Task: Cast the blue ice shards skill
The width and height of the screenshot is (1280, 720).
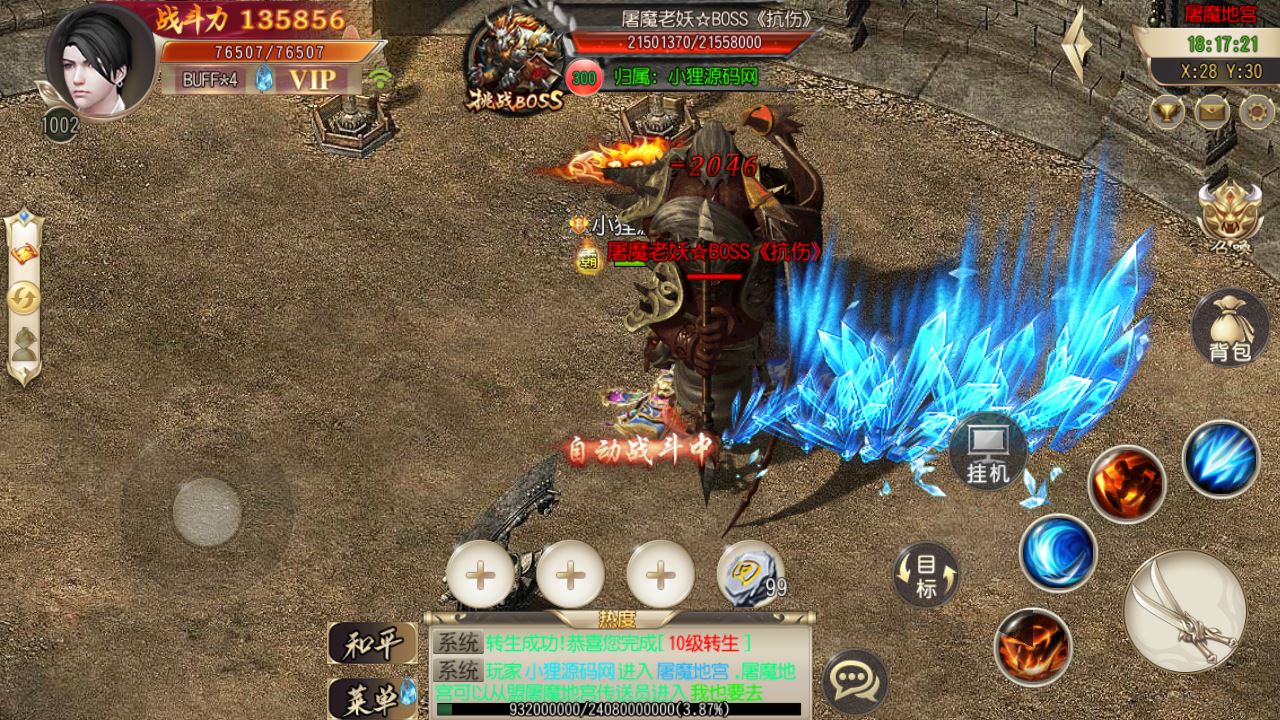Action: (1220, 458)
